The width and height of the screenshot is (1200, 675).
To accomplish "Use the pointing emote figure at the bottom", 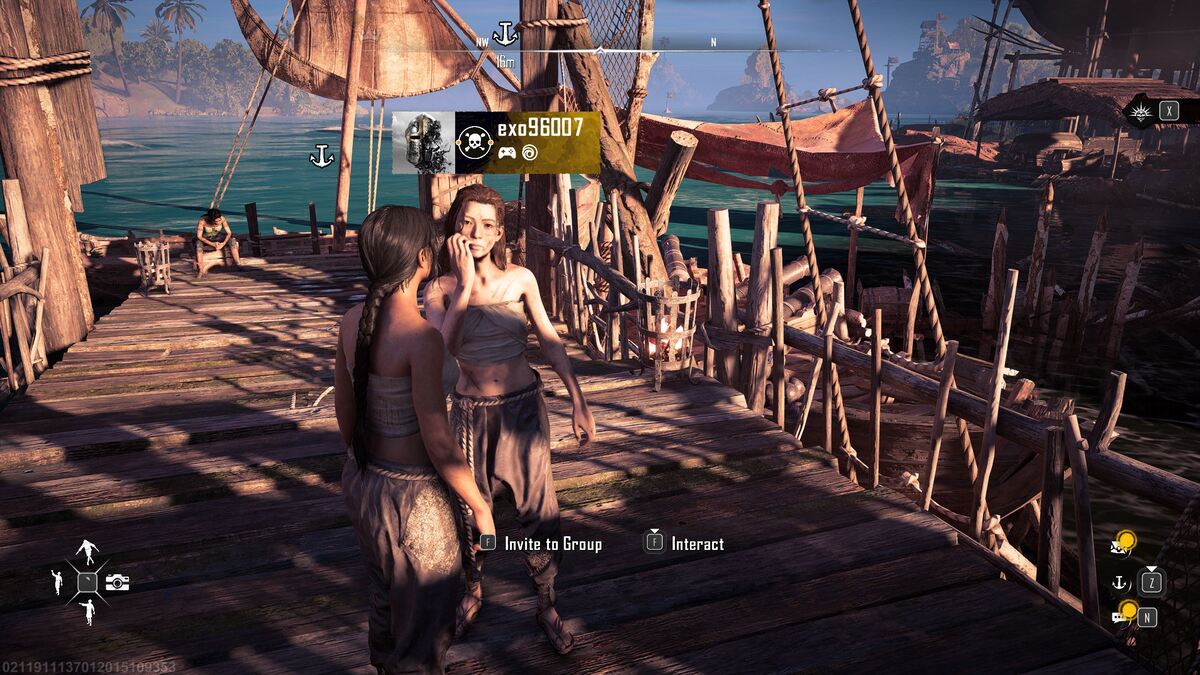I will (88, 611).
